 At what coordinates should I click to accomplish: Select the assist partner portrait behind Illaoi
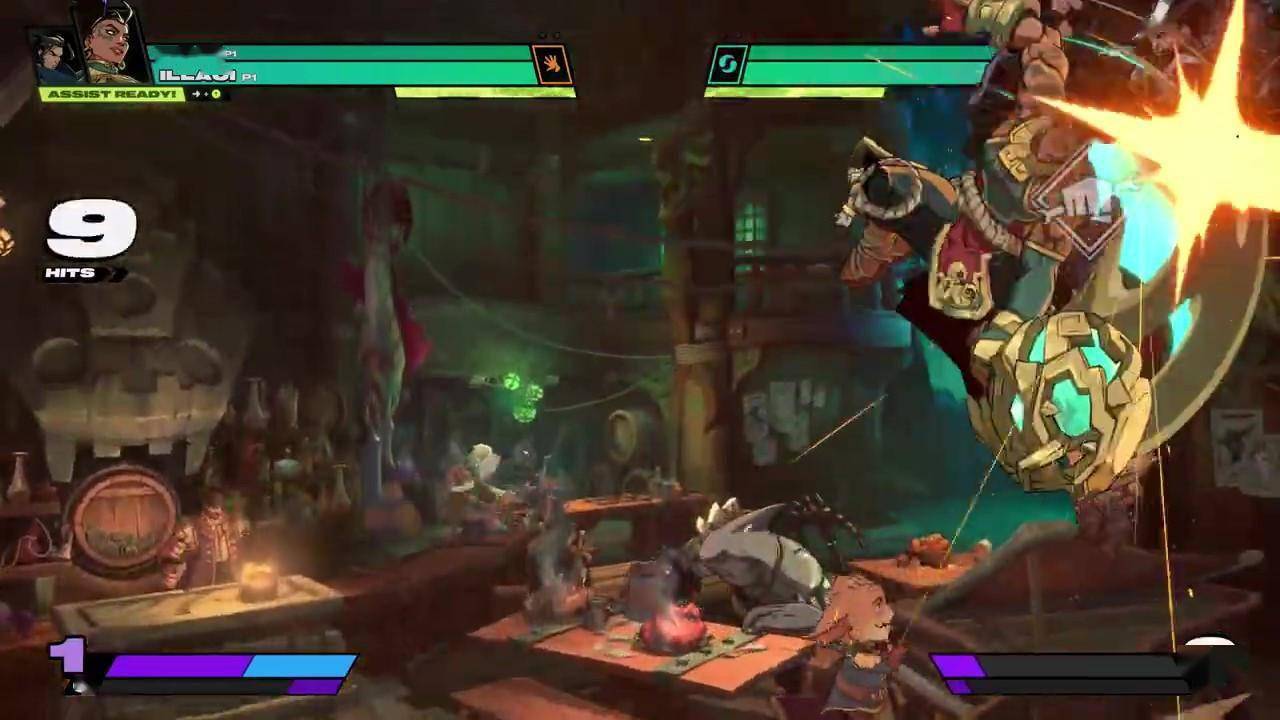click(x=52, y=55)
